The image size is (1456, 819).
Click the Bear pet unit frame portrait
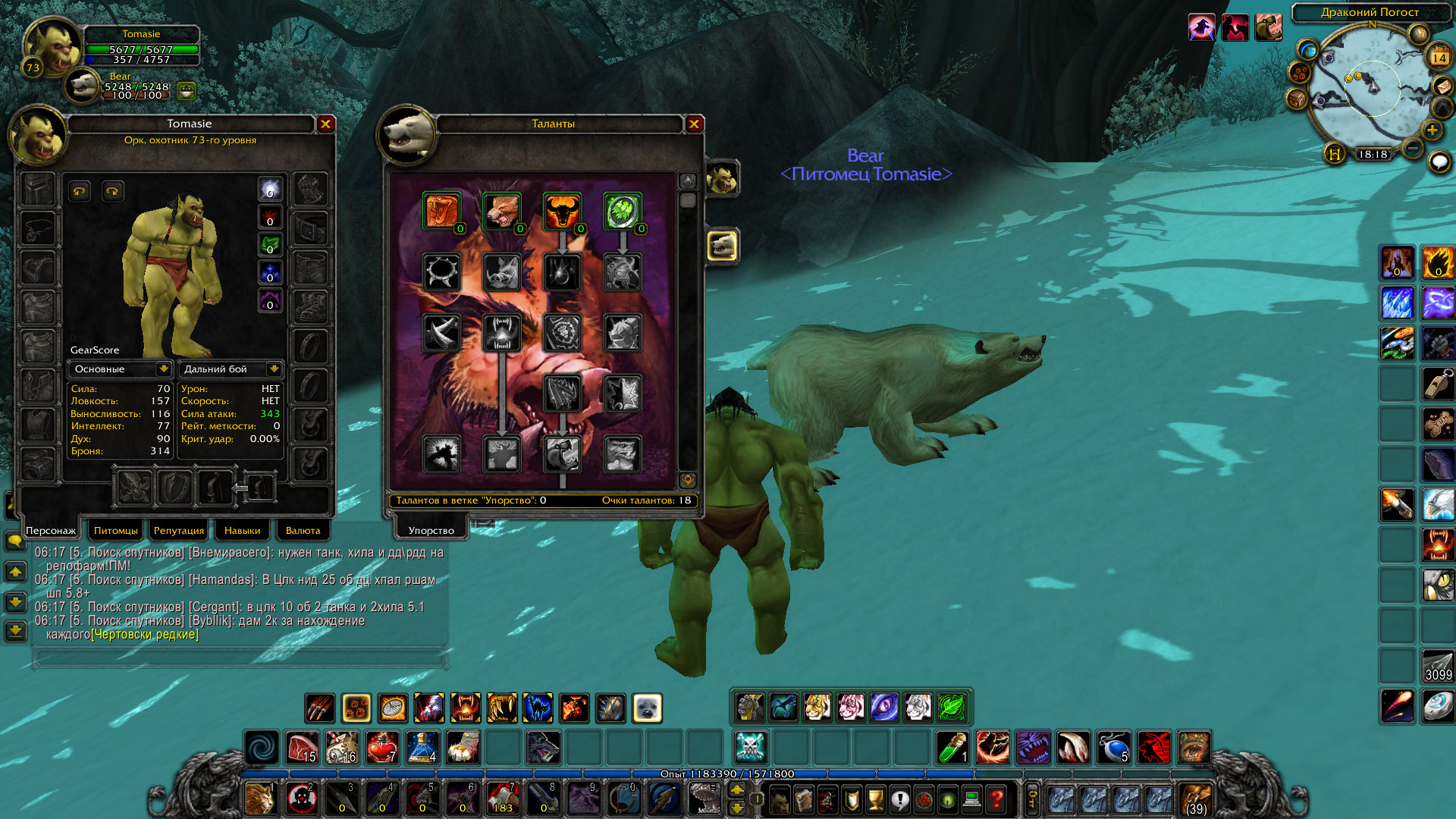pos(82,86)
